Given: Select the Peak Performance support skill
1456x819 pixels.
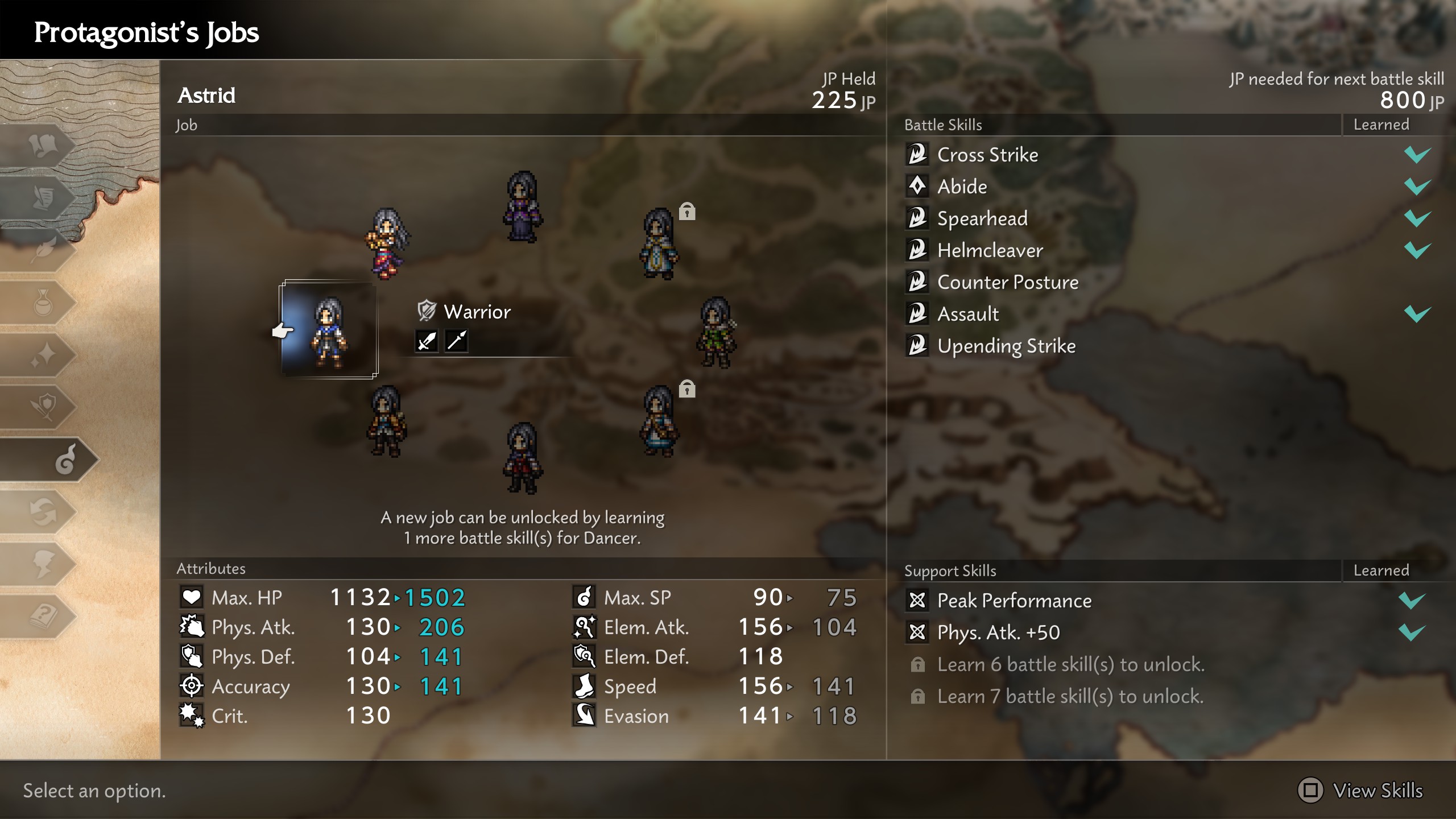Looking at the screenshot, I should (1014, 601).
